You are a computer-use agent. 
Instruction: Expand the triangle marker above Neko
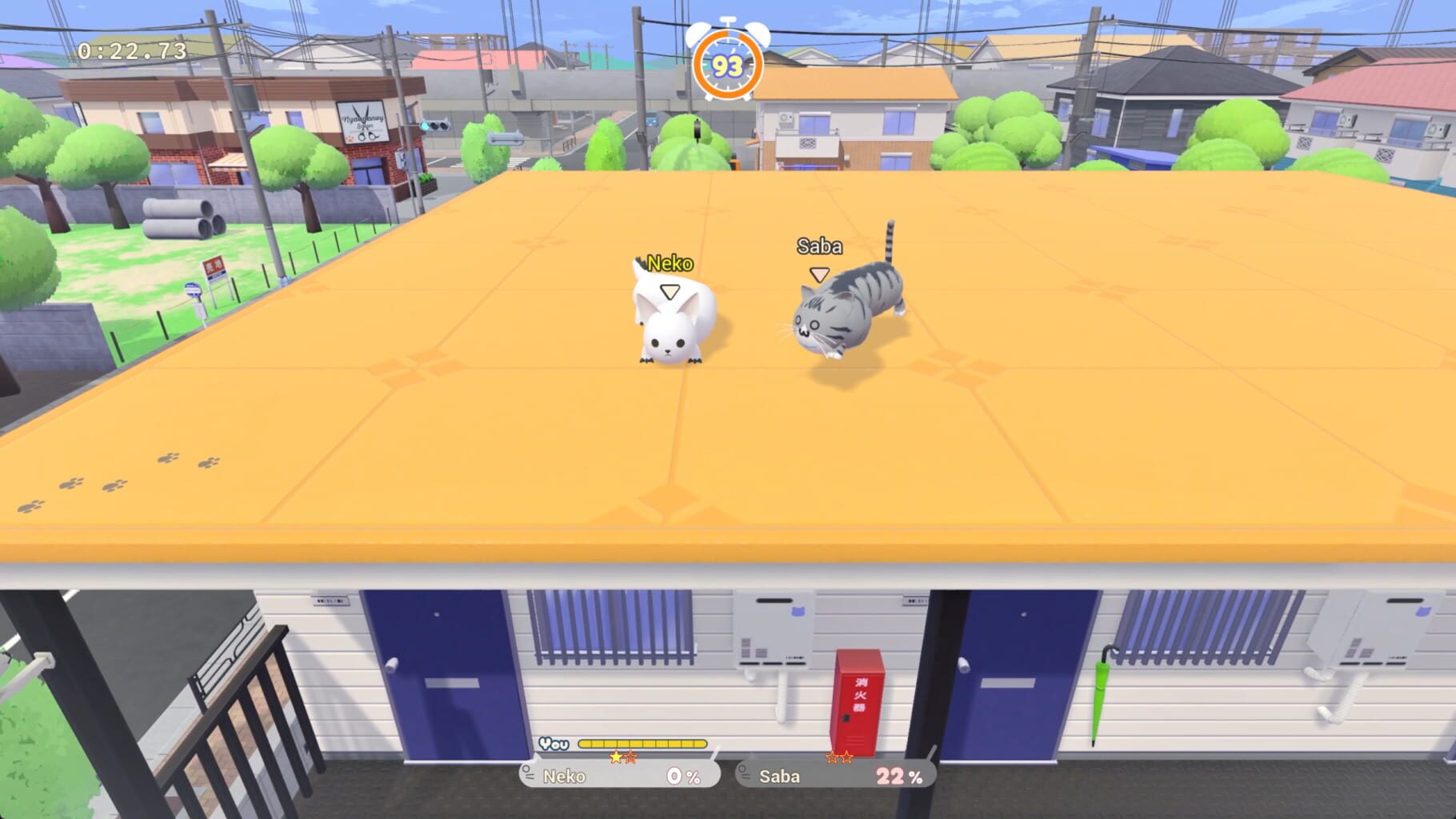pos(670,293)
